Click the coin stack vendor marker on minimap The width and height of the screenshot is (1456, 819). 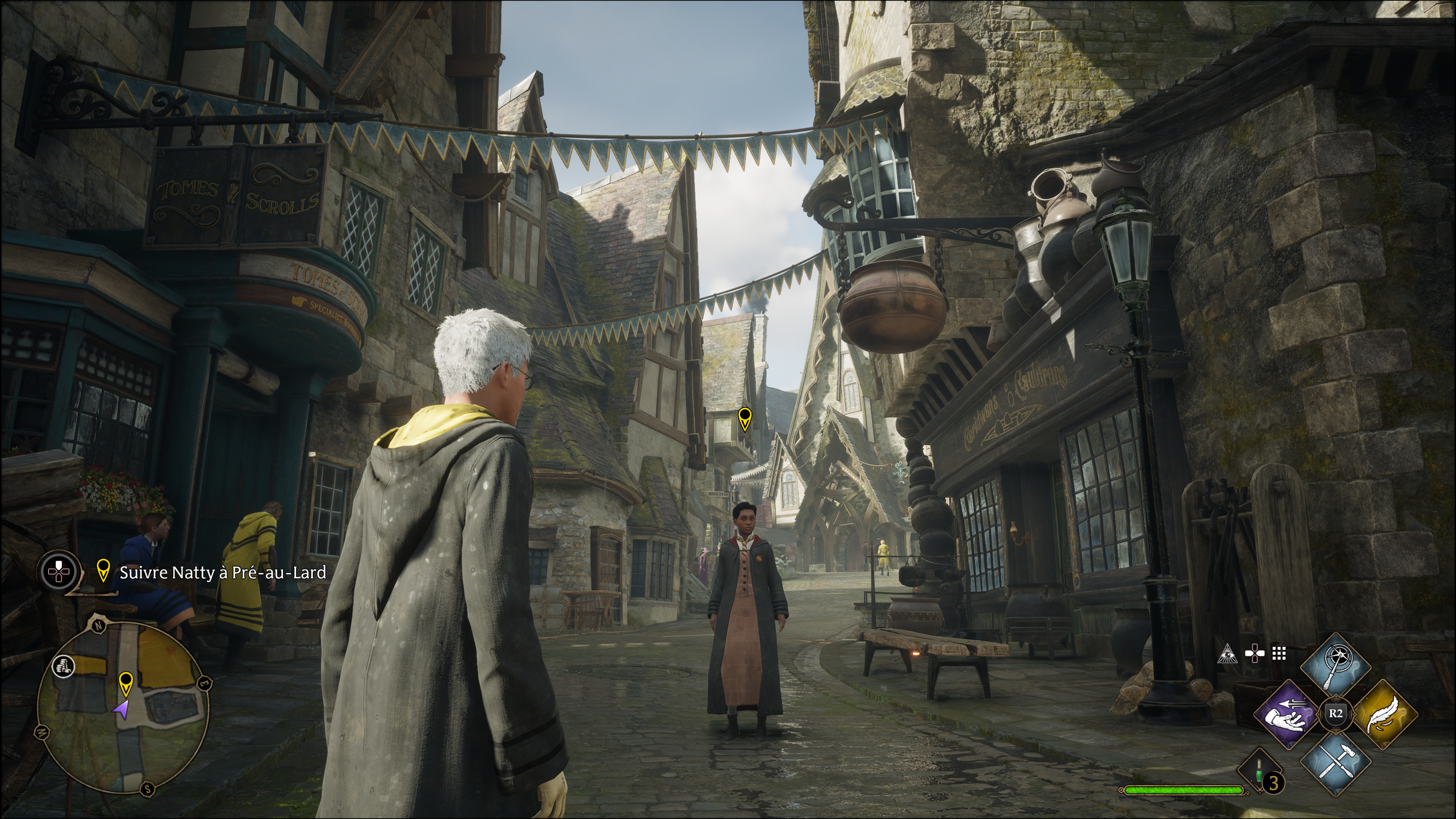63,666
